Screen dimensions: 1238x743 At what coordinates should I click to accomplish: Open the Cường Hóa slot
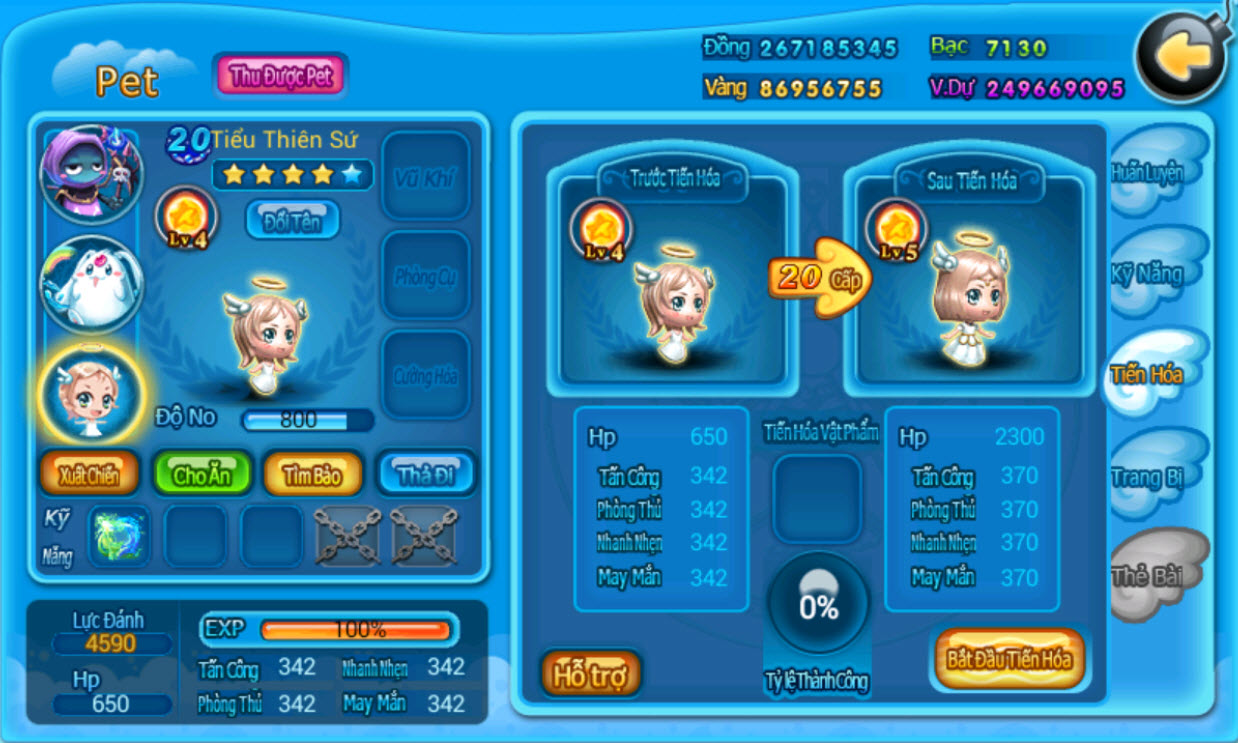click(426, 375)
